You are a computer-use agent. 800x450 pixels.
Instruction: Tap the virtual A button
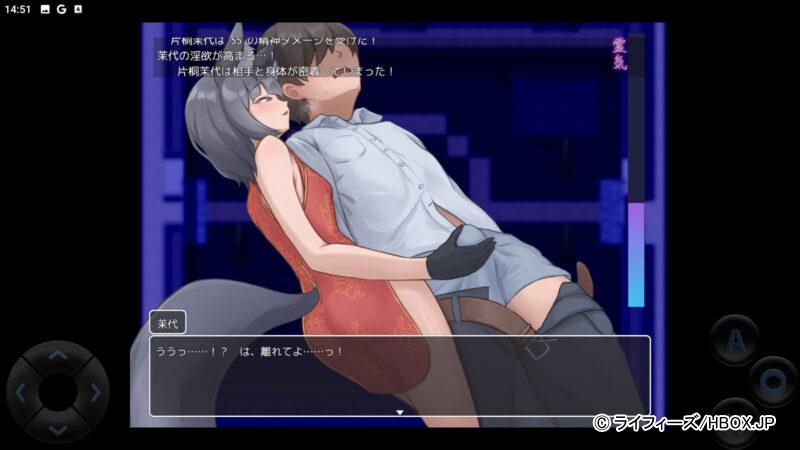[734, 340]
